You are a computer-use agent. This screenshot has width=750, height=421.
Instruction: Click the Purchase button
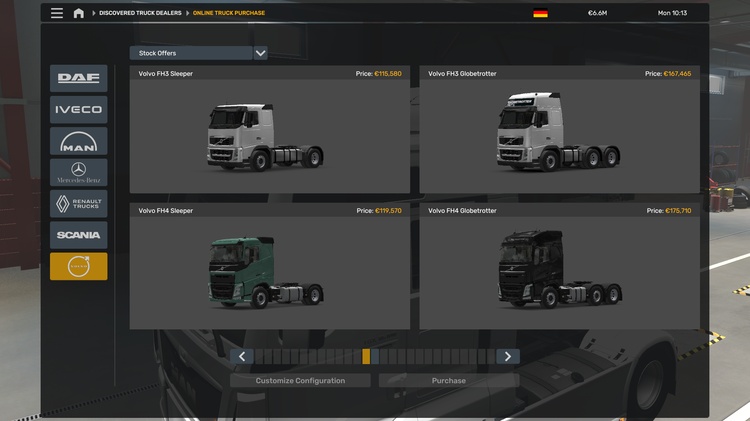(449, 381)
